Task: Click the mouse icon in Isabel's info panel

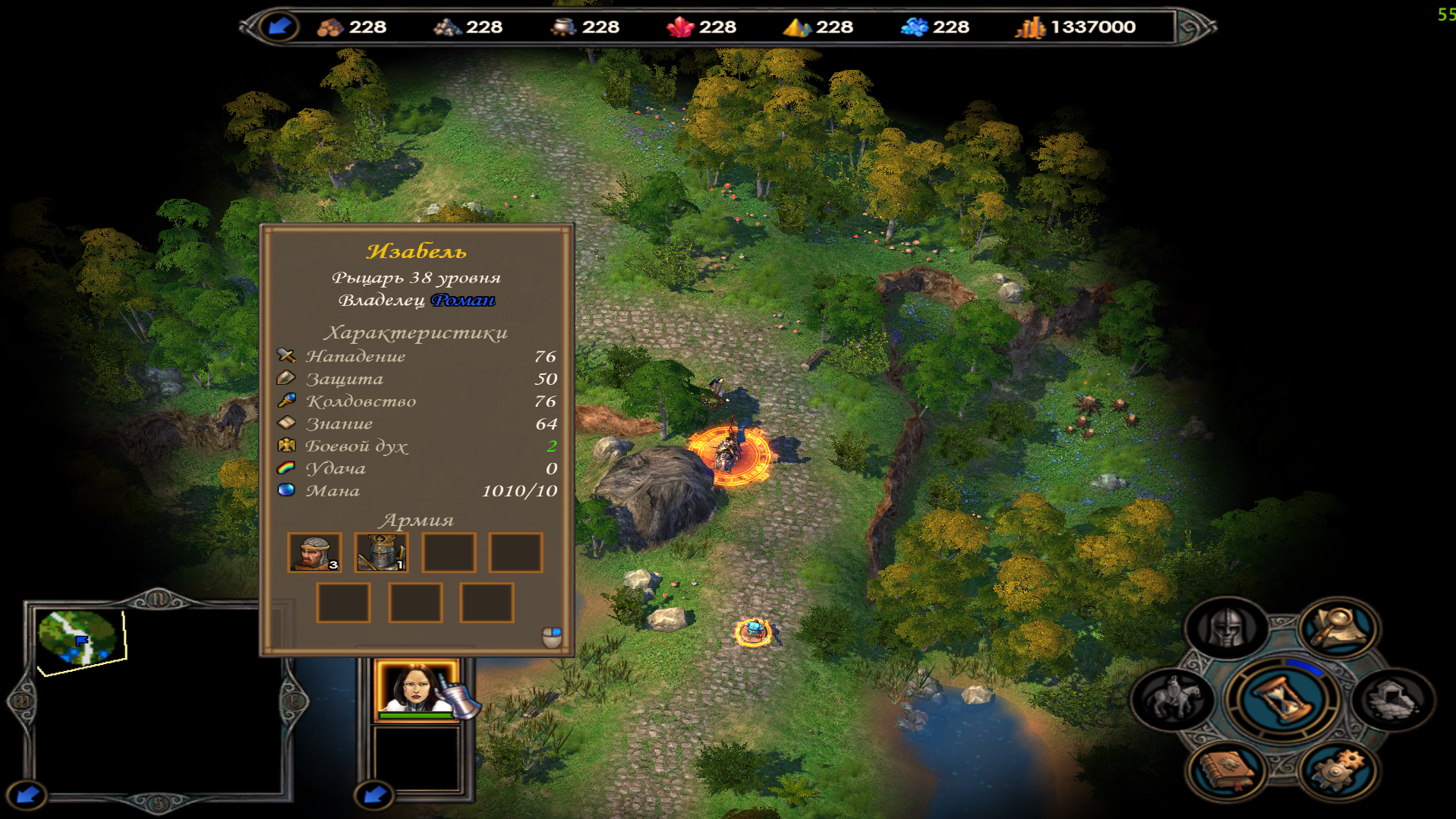Action: tap(552, 637)
